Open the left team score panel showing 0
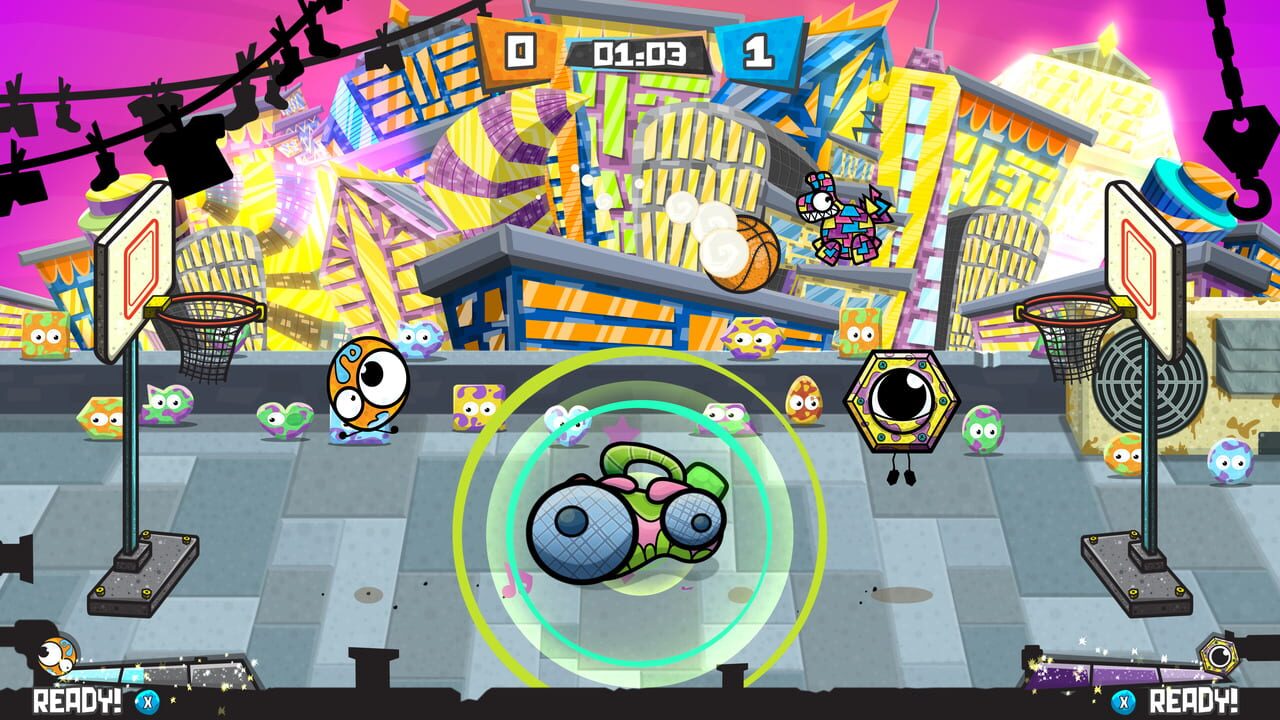The width and height of the screenshot is (1280, 720). pyautogui.click(x=519, y=48)
